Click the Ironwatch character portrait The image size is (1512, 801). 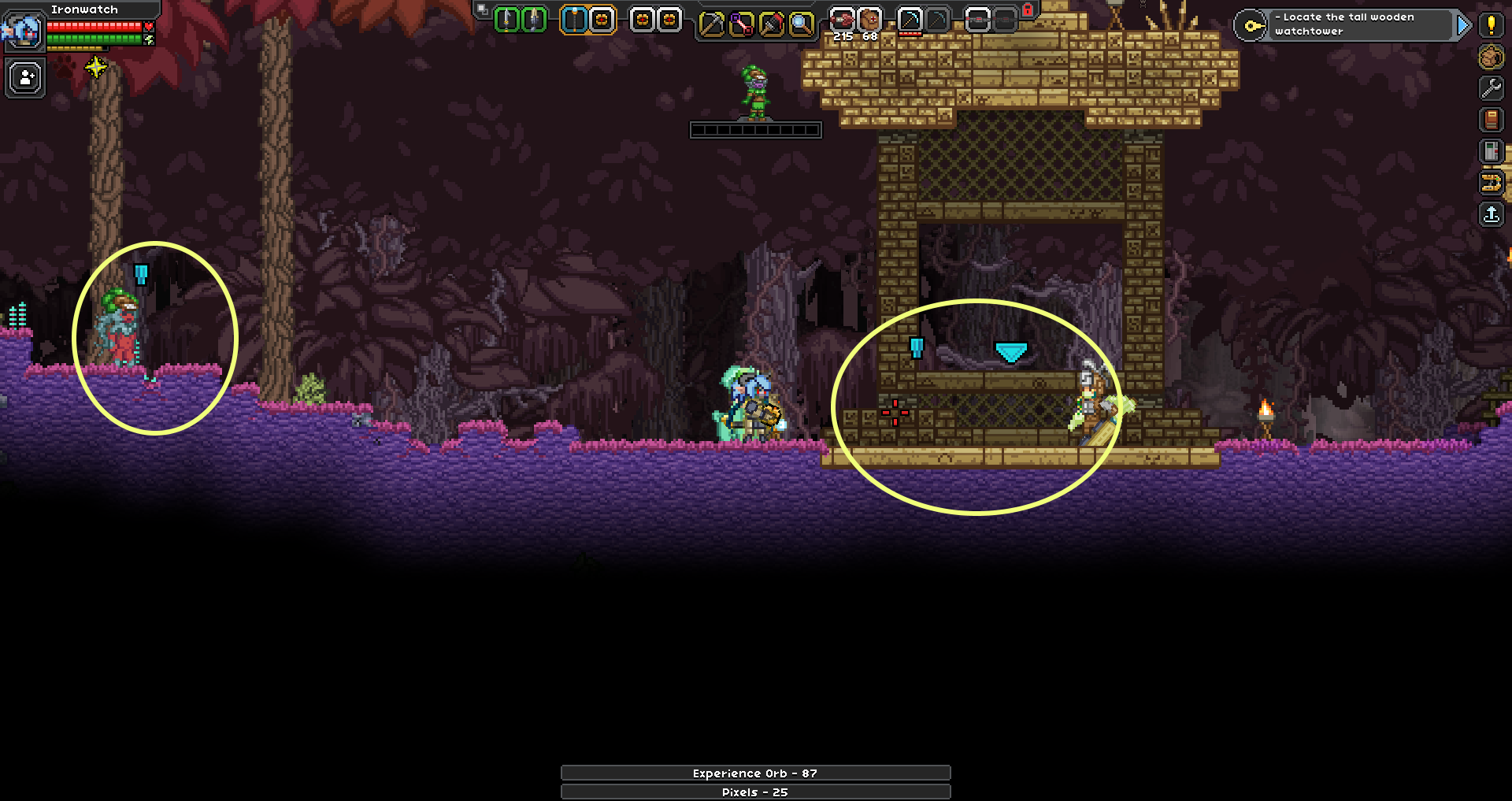[x=24, y=32]
